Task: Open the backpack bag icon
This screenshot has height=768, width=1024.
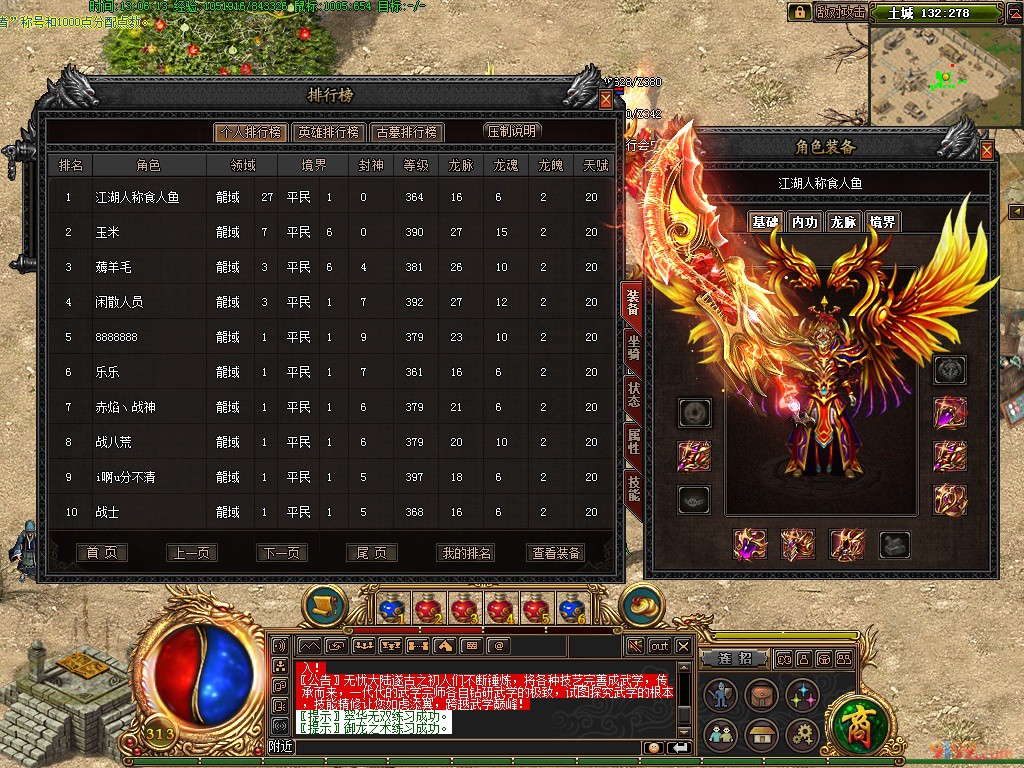Action: point(762,696)
